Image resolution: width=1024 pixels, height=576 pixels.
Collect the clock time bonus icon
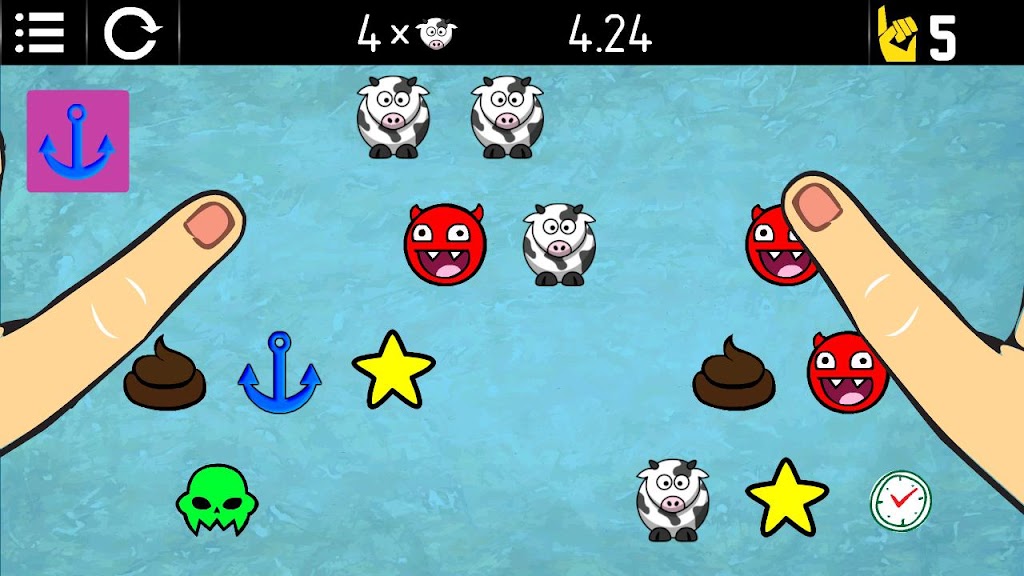900,500
